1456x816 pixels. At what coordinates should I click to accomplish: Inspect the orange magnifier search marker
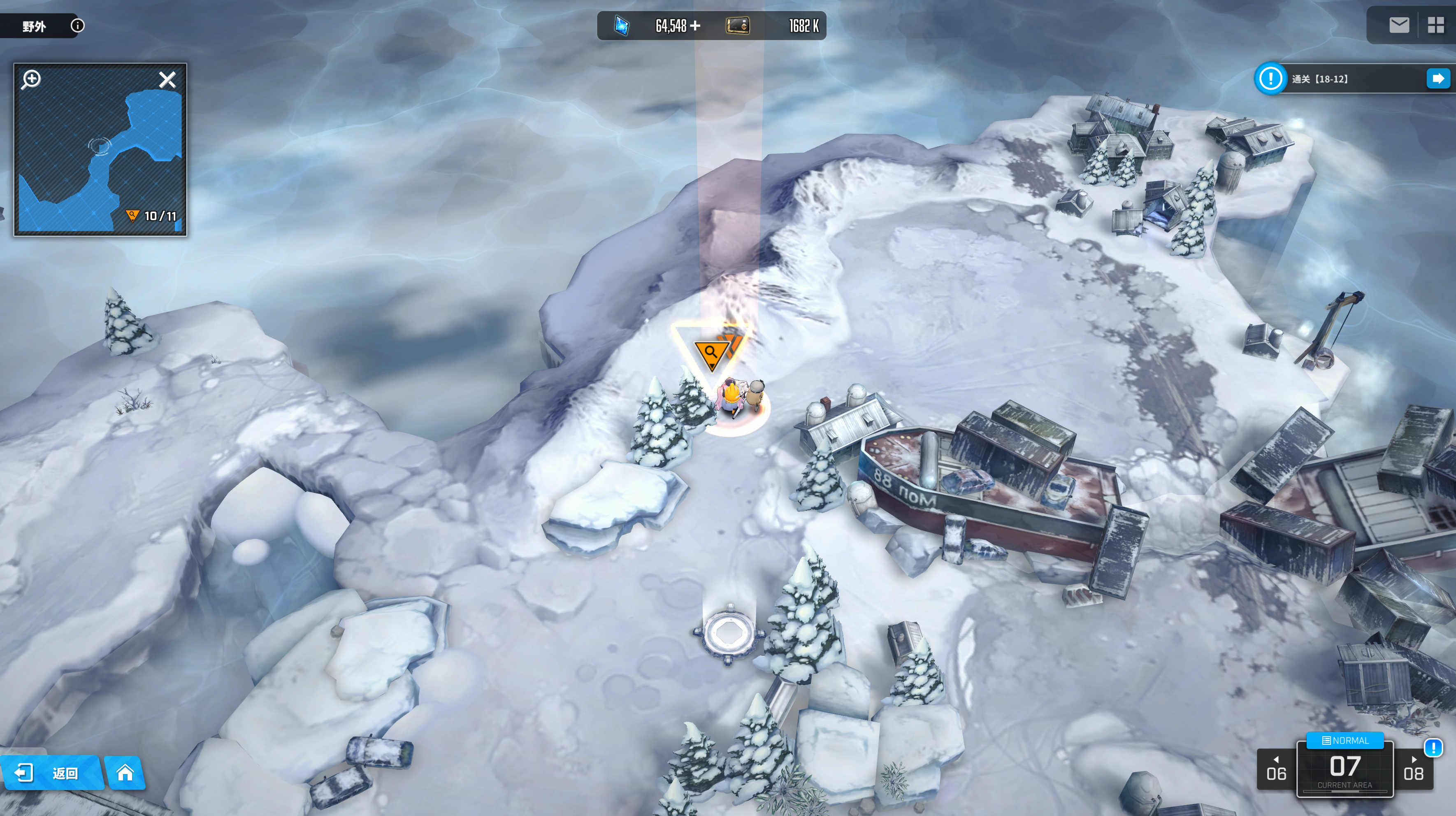tap(711, 353)
